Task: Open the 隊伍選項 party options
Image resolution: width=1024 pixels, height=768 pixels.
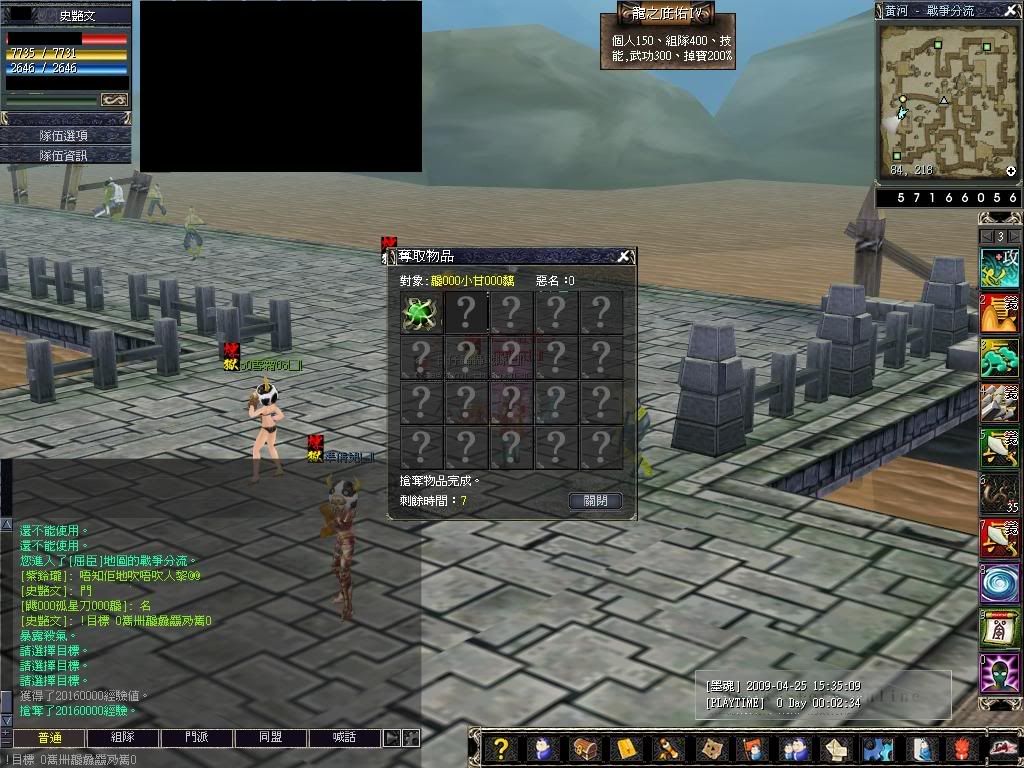Action: pyautogui.click(x=65, y=135)
